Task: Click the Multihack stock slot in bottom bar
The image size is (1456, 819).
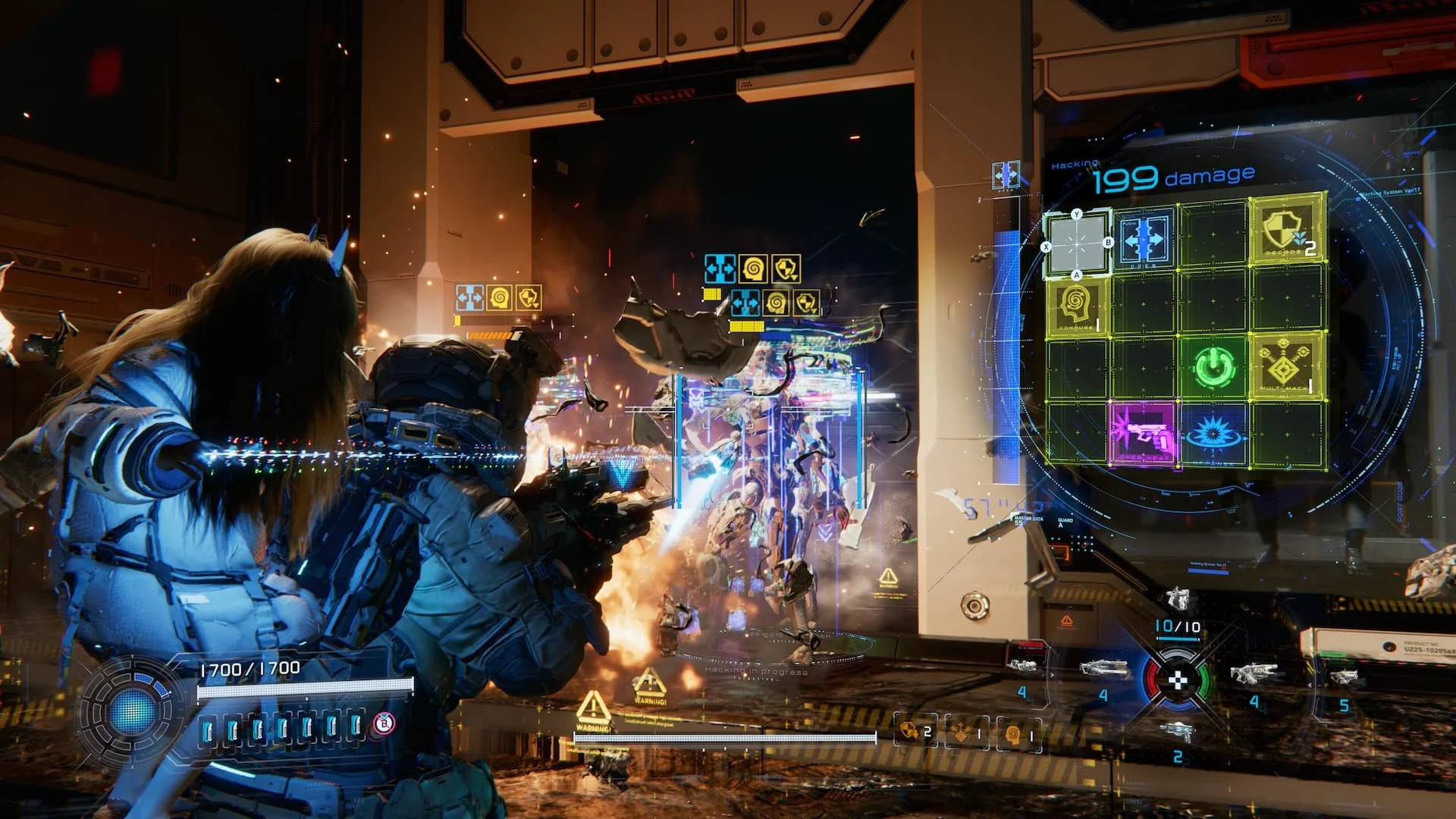Action: [967, 733]
